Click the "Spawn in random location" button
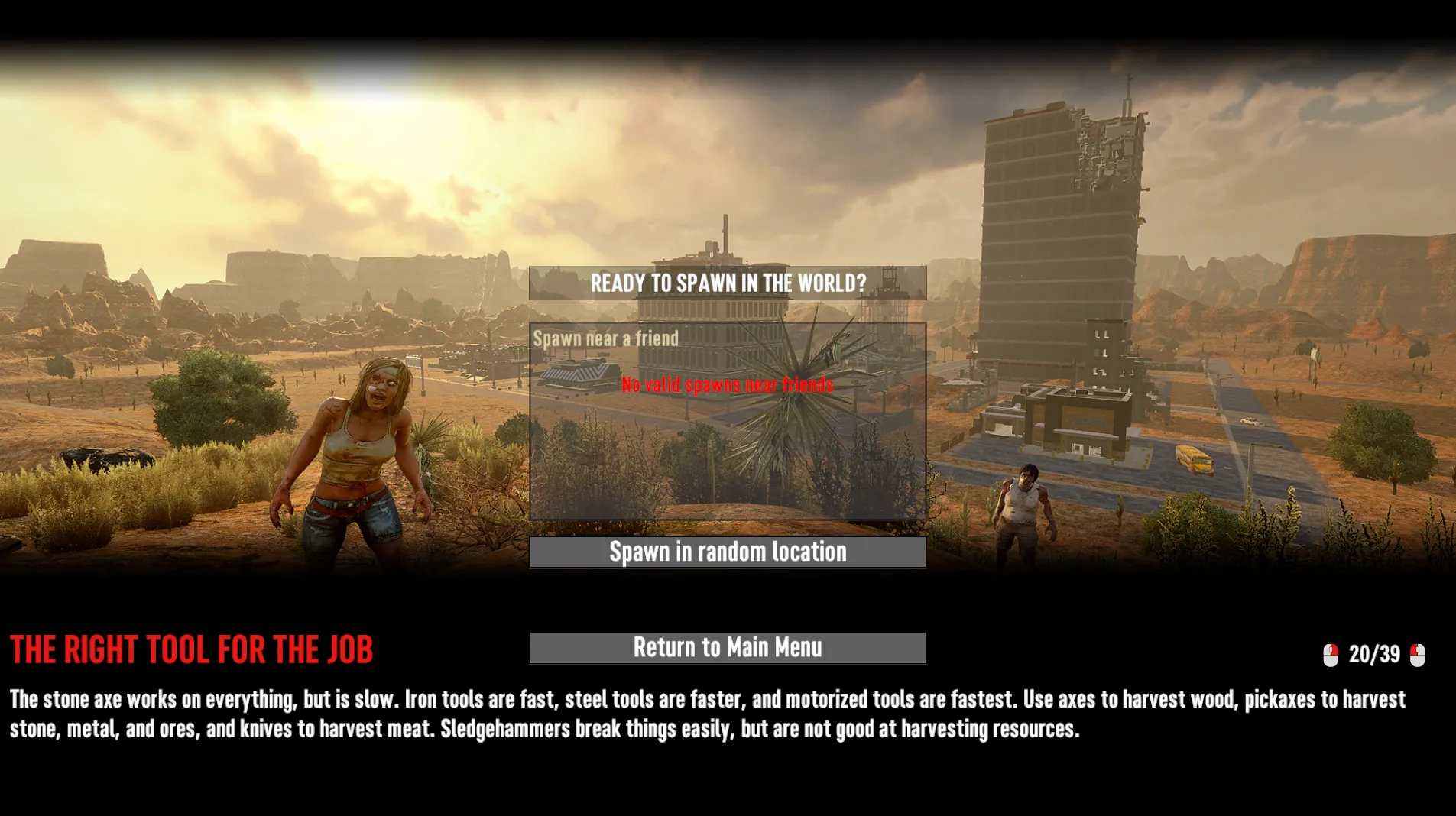Image resolution: width=1456 pixels, height=816 pixels. (x=727, y=552)
